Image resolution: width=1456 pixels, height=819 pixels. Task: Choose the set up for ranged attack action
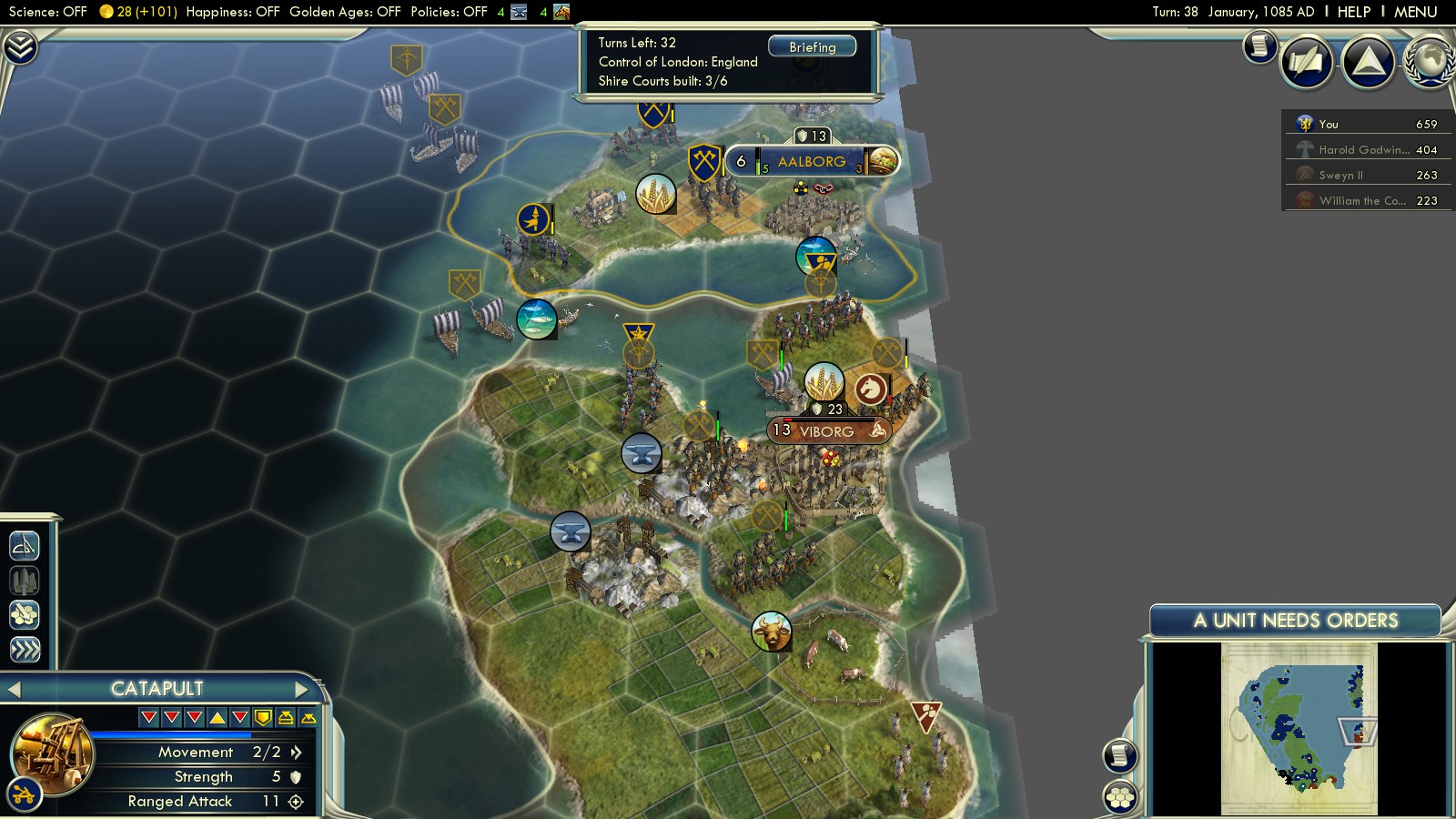click(x=25, y=545)
